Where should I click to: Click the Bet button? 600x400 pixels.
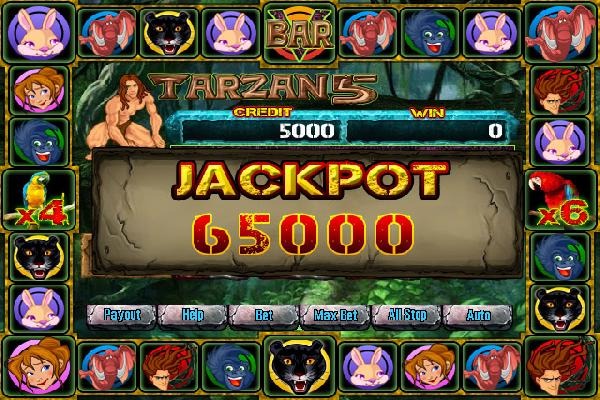coord(264,315)
